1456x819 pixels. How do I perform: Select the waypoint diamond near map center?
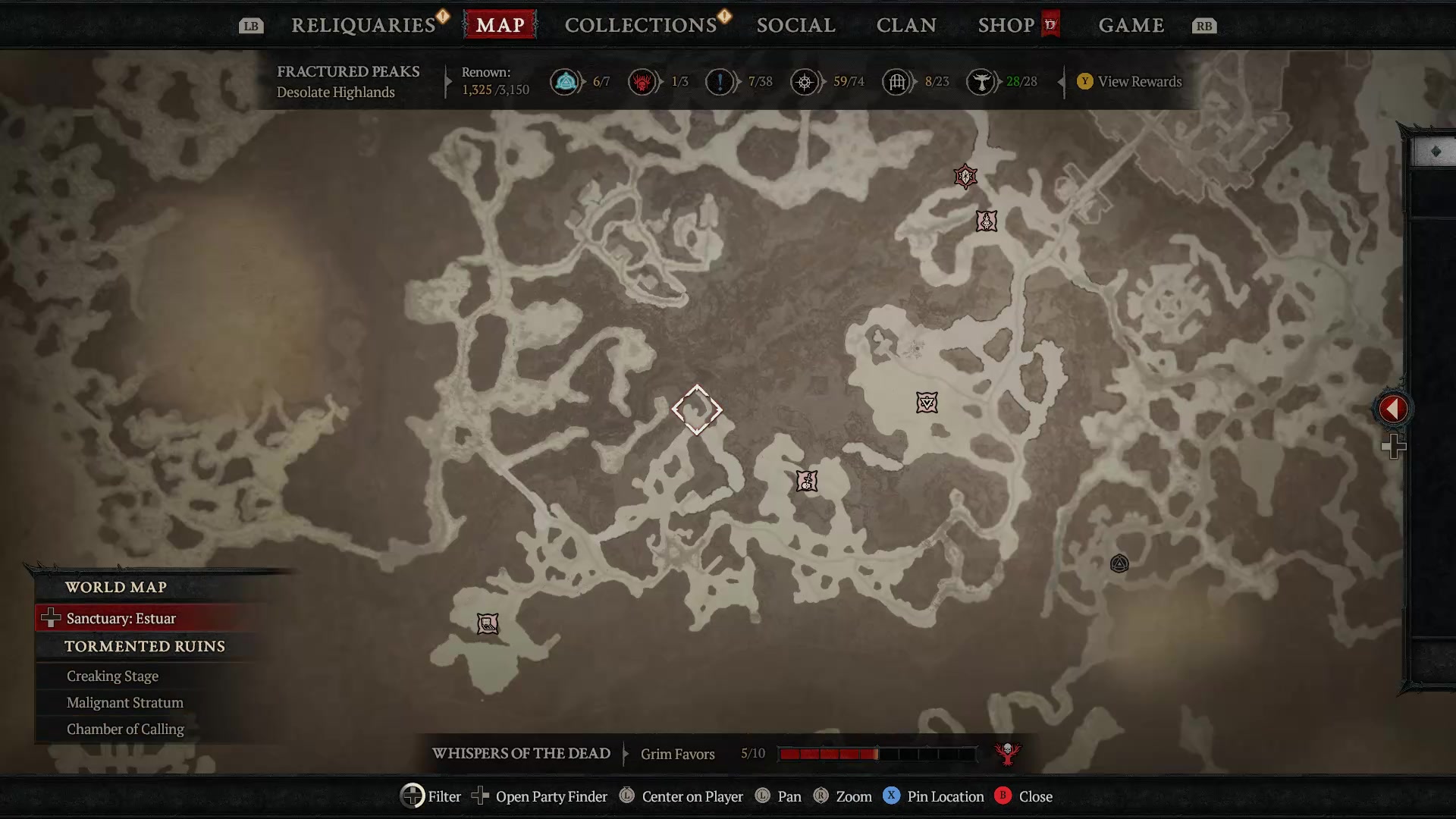pos(697,409)
